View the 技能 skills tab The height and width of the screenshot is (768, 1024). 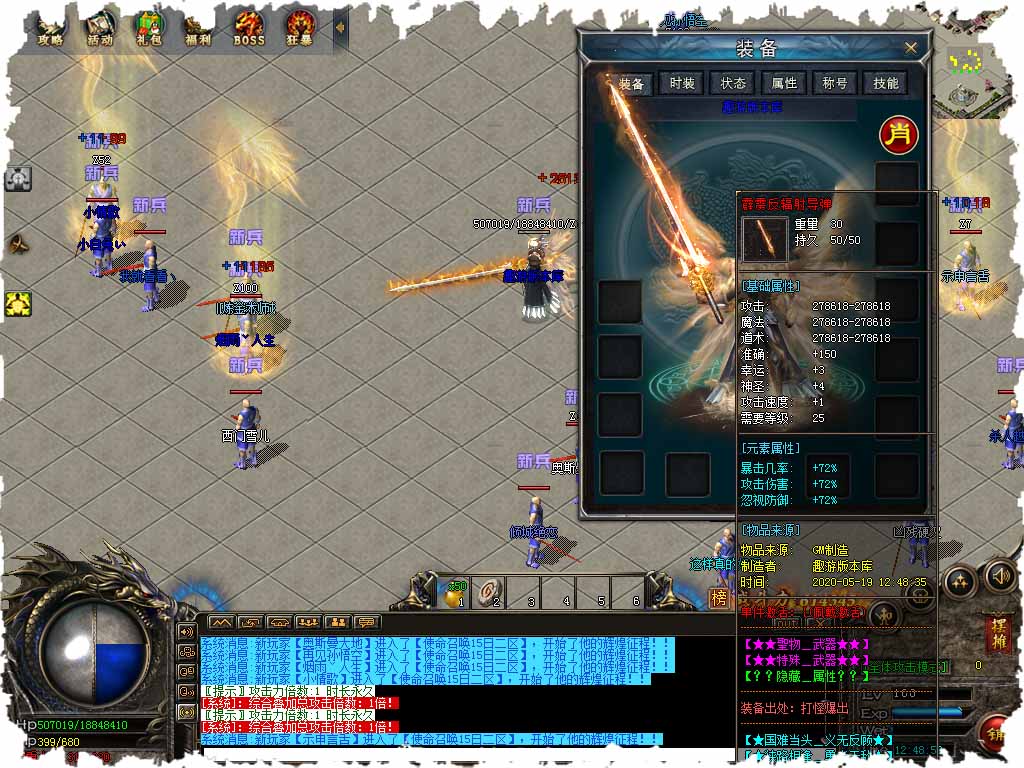point(885,83)
